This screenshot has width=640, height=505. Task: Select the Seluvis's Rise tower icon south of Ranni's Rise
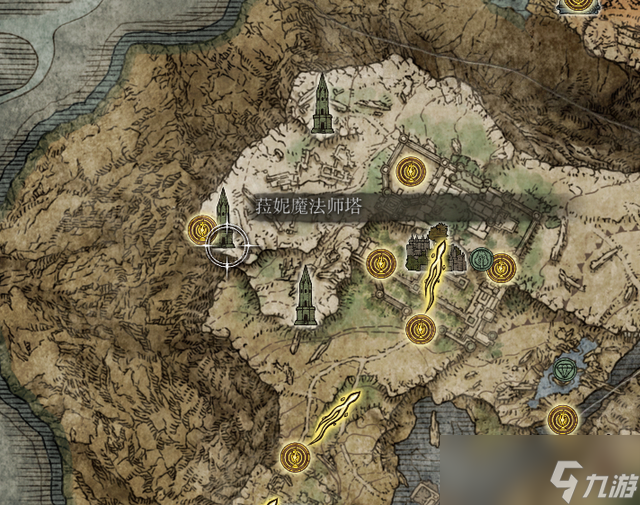(304, 295)
